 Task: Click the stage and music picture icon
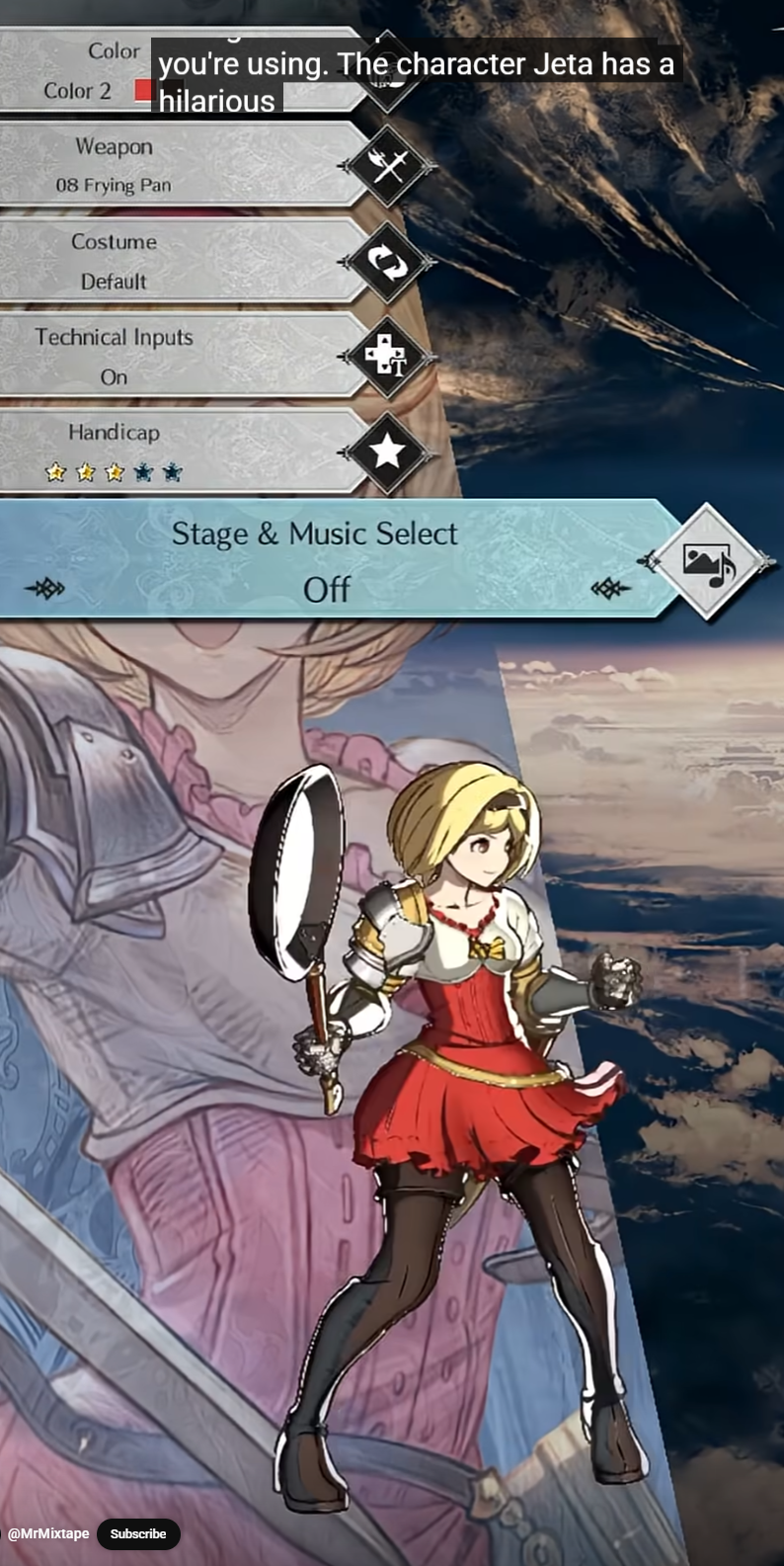[709, 561]
